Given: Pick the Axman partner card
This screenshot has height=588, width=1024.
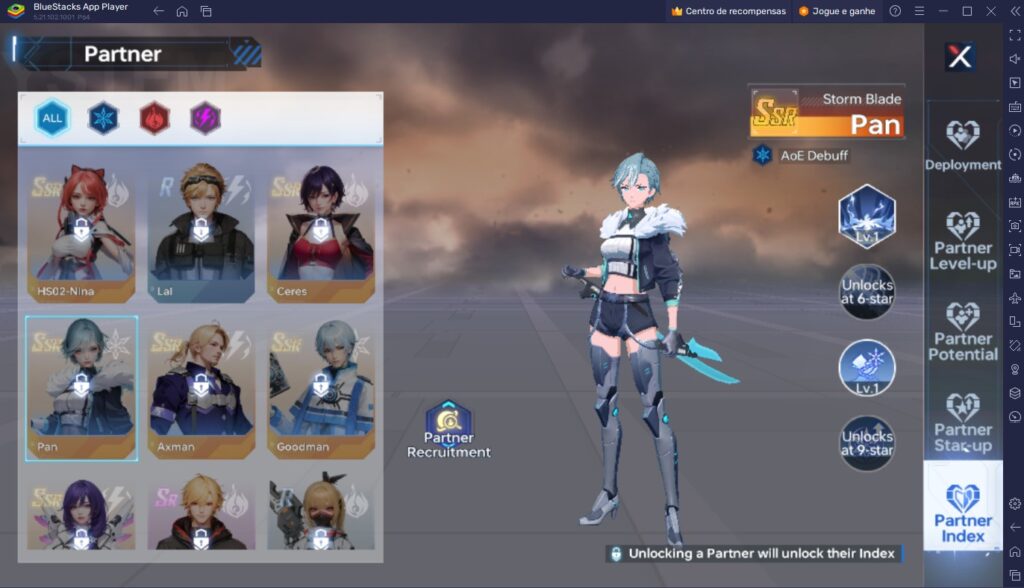Looking at the screenshot, I should (201, 387).
